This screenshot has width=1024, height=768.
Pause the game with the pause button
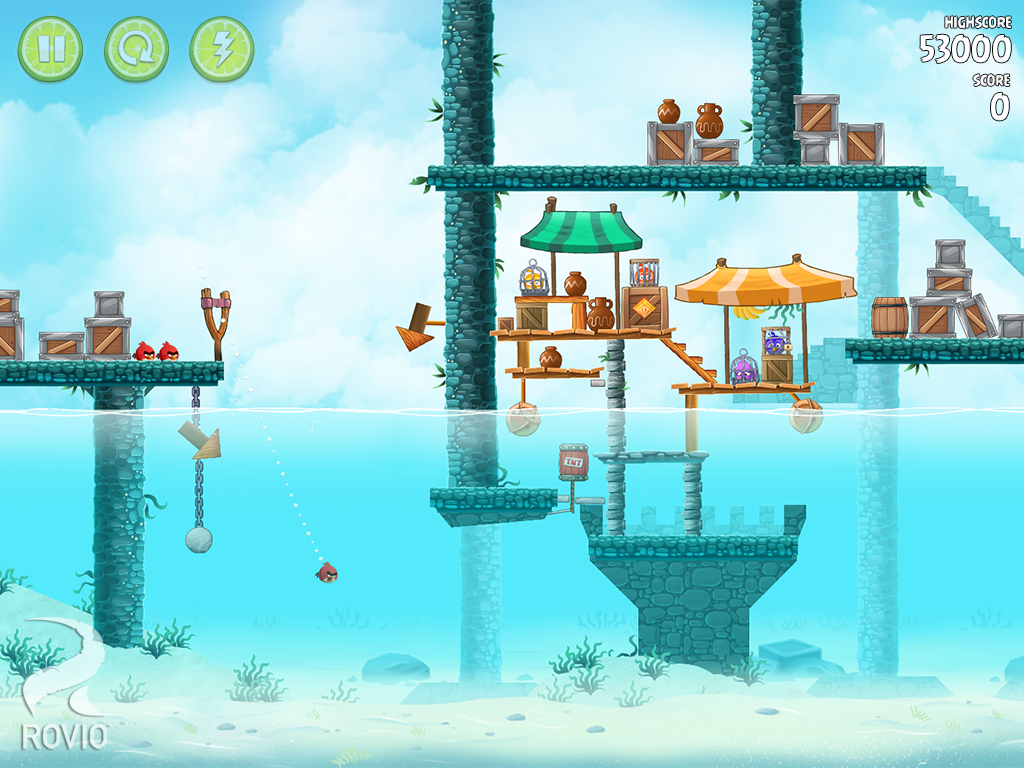point(50,49)
